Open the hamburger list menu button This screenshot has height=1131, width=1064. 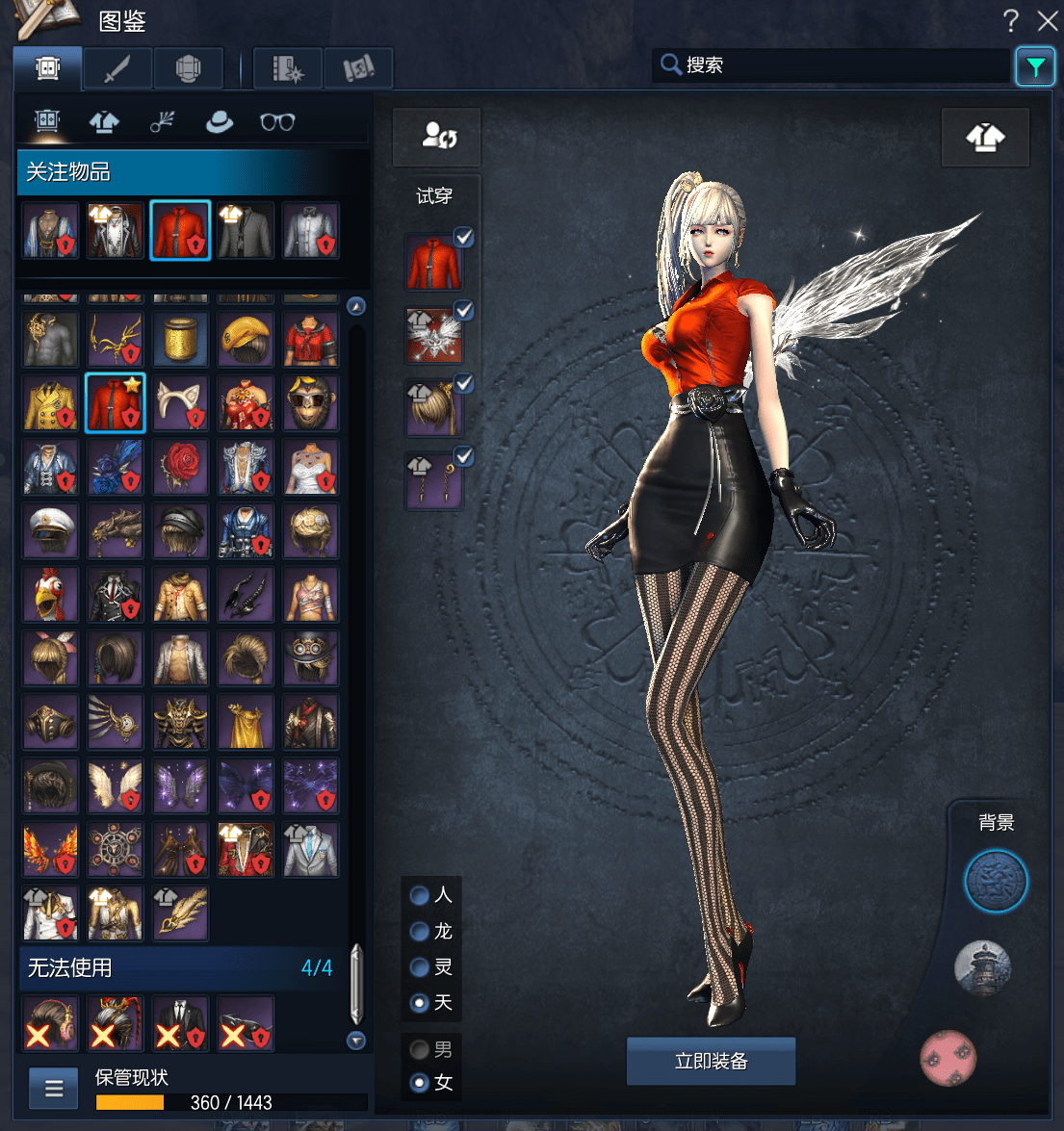54,1089
